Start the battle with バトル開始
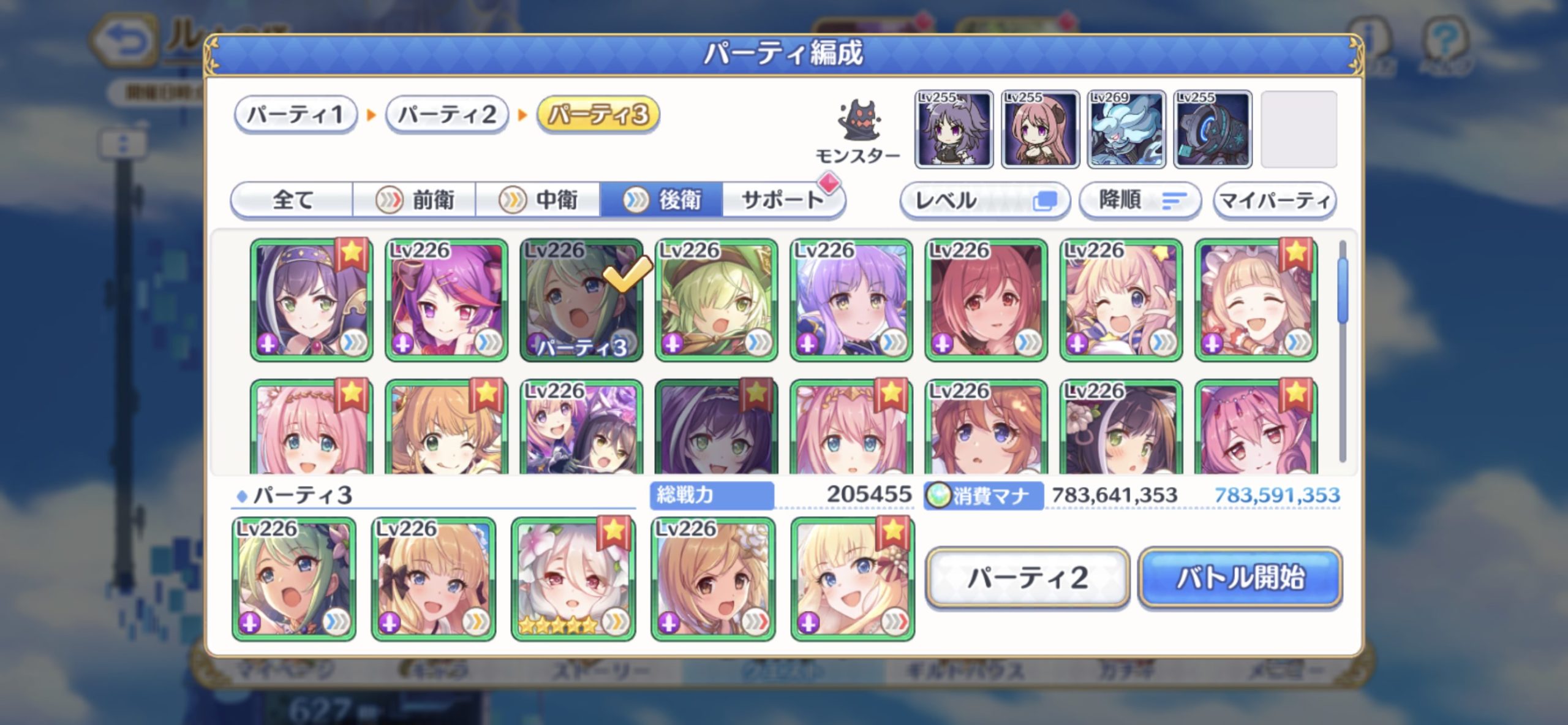 tap(1240, 578)
